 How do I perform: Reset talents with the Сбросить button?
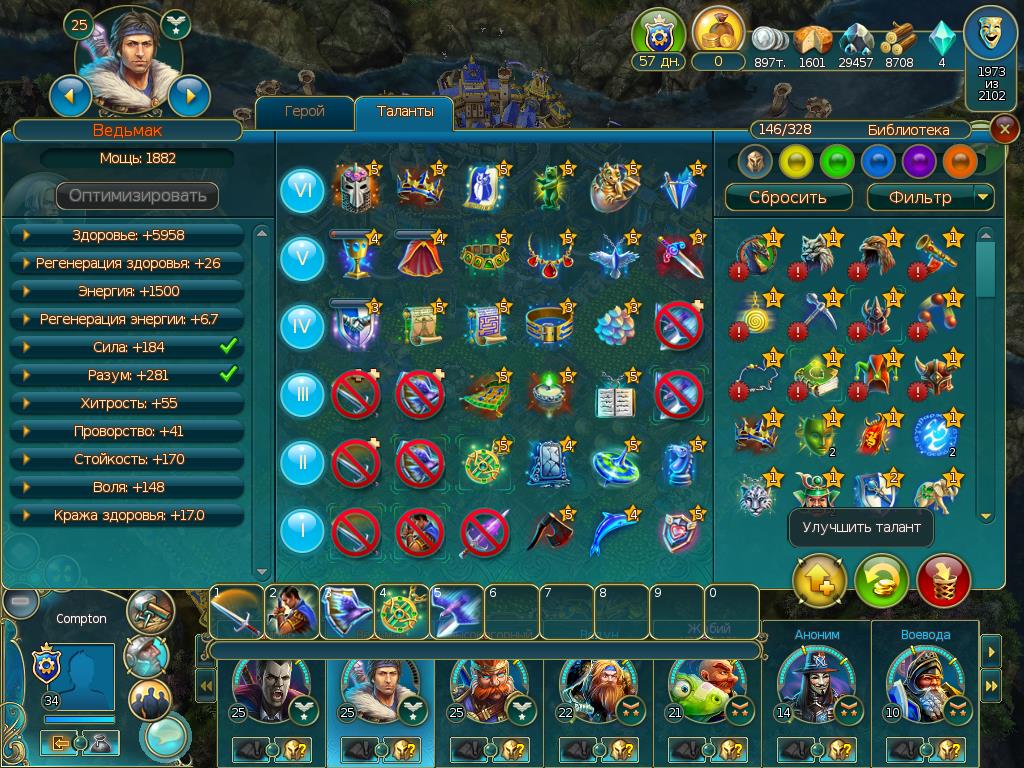tap(788, 197)
